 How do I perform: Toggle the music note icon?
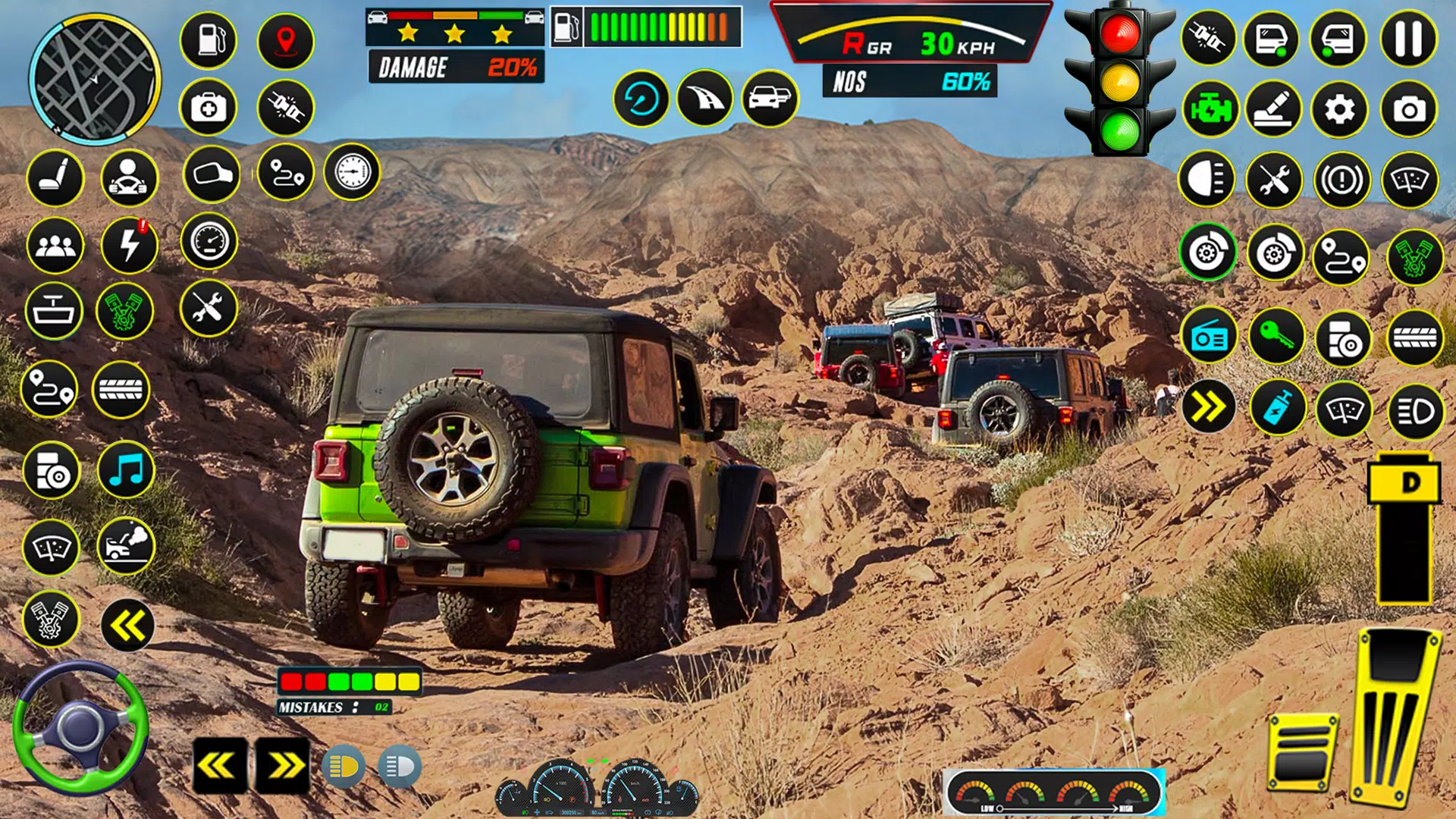pos(126,470)
